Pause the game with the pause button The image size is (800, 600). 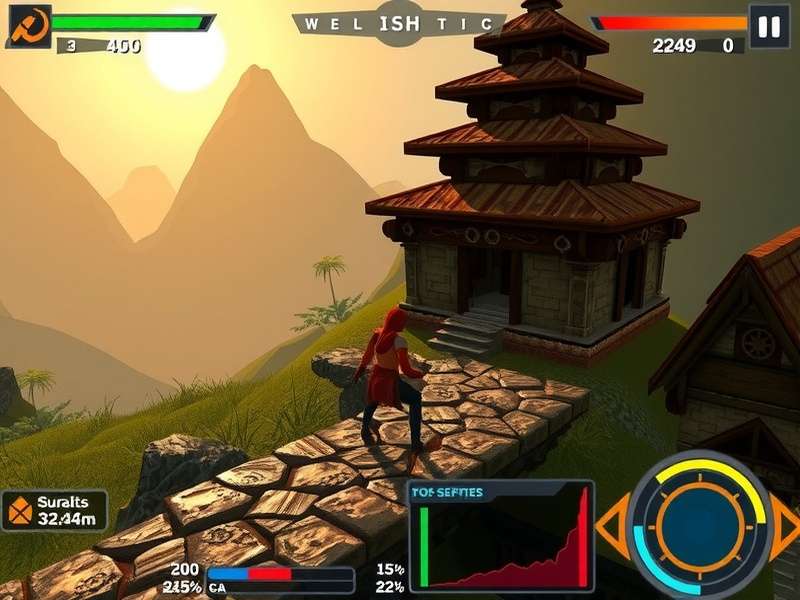tap(768, 27)
